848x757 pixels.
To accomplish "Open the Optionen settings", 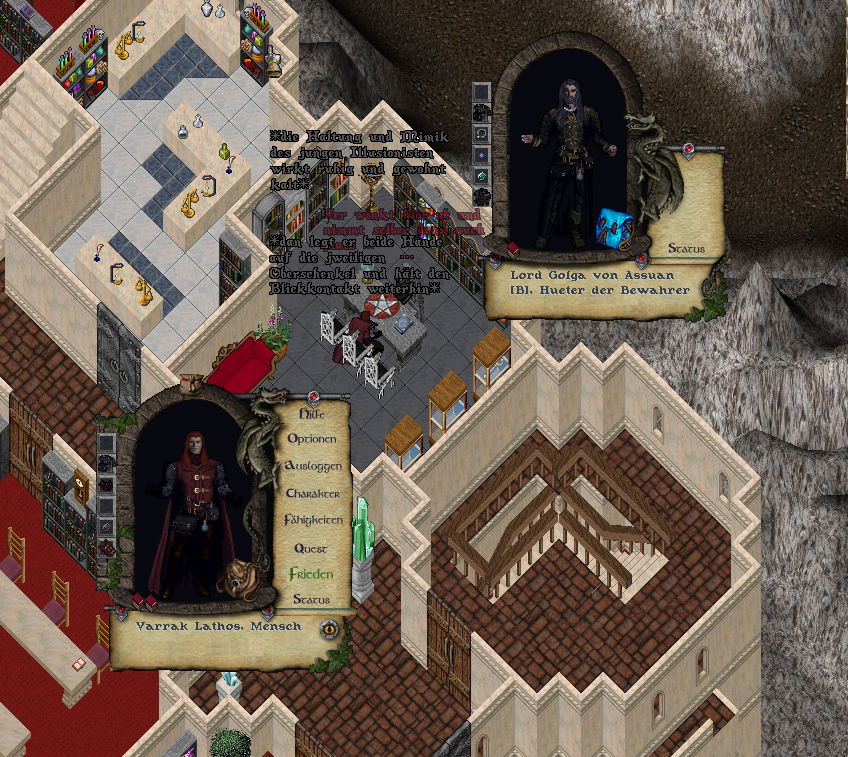I will (x=312, y=439).
